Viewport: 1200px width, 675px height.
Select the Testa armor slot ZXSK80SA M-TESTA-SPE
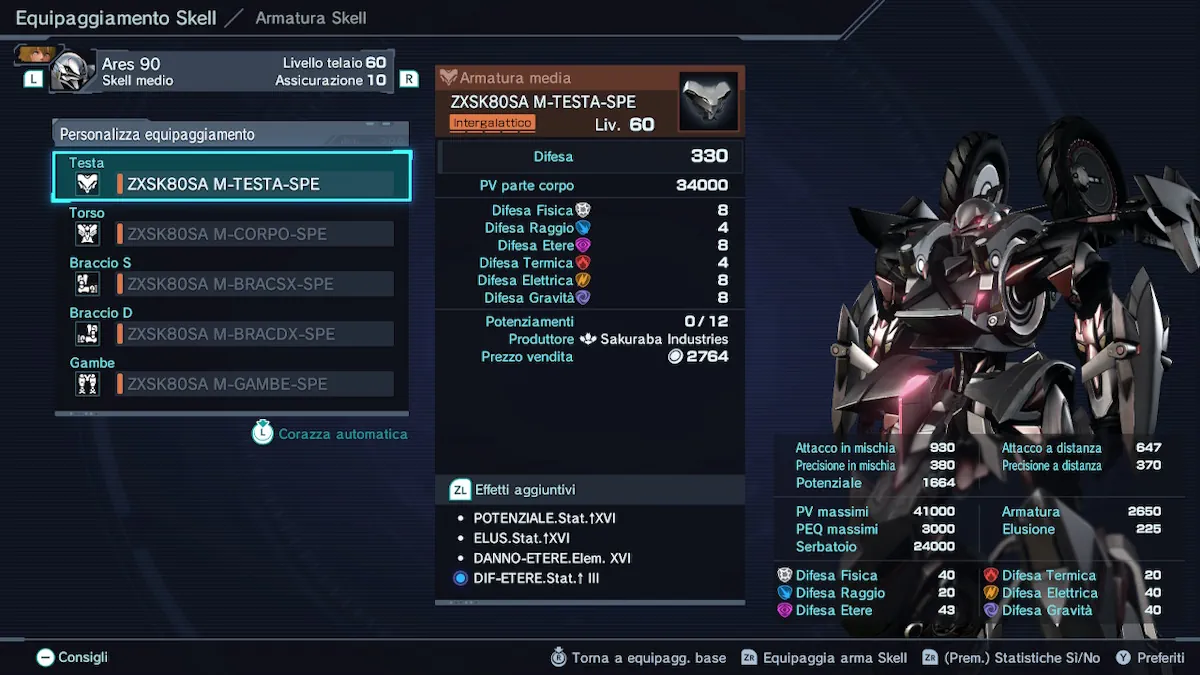point(232,184)
